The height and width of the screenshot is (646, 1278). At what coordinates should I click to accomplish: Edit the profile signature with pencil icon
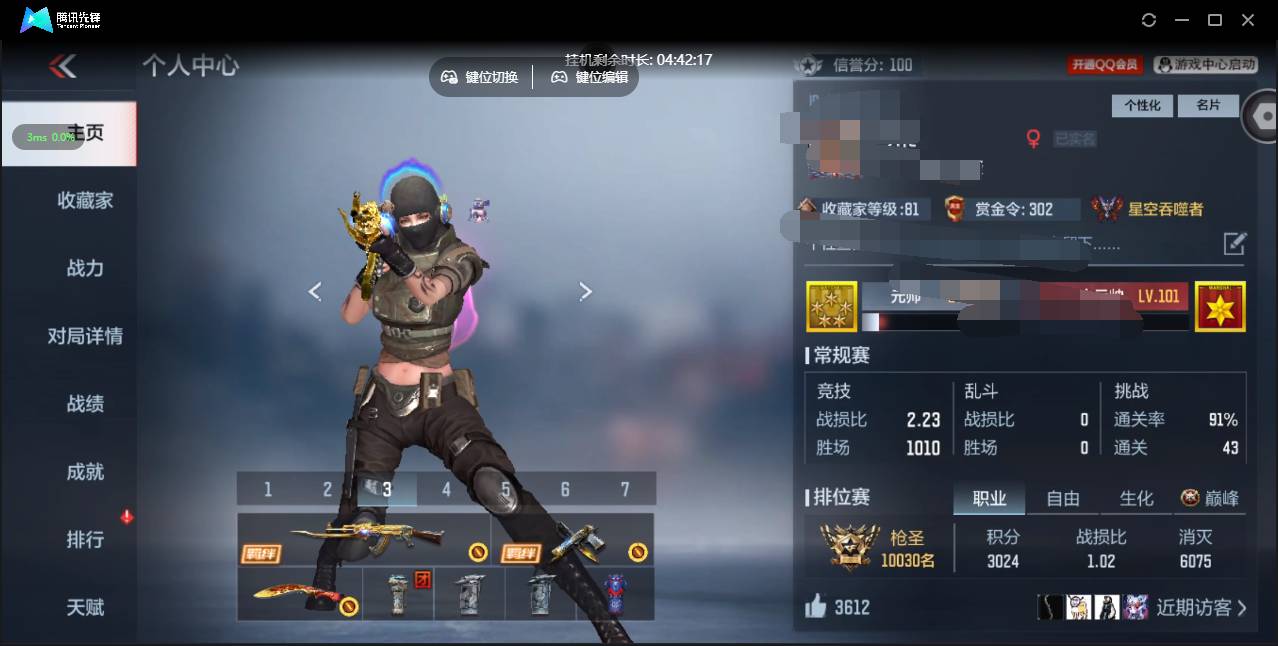(x=1235, y=243)
